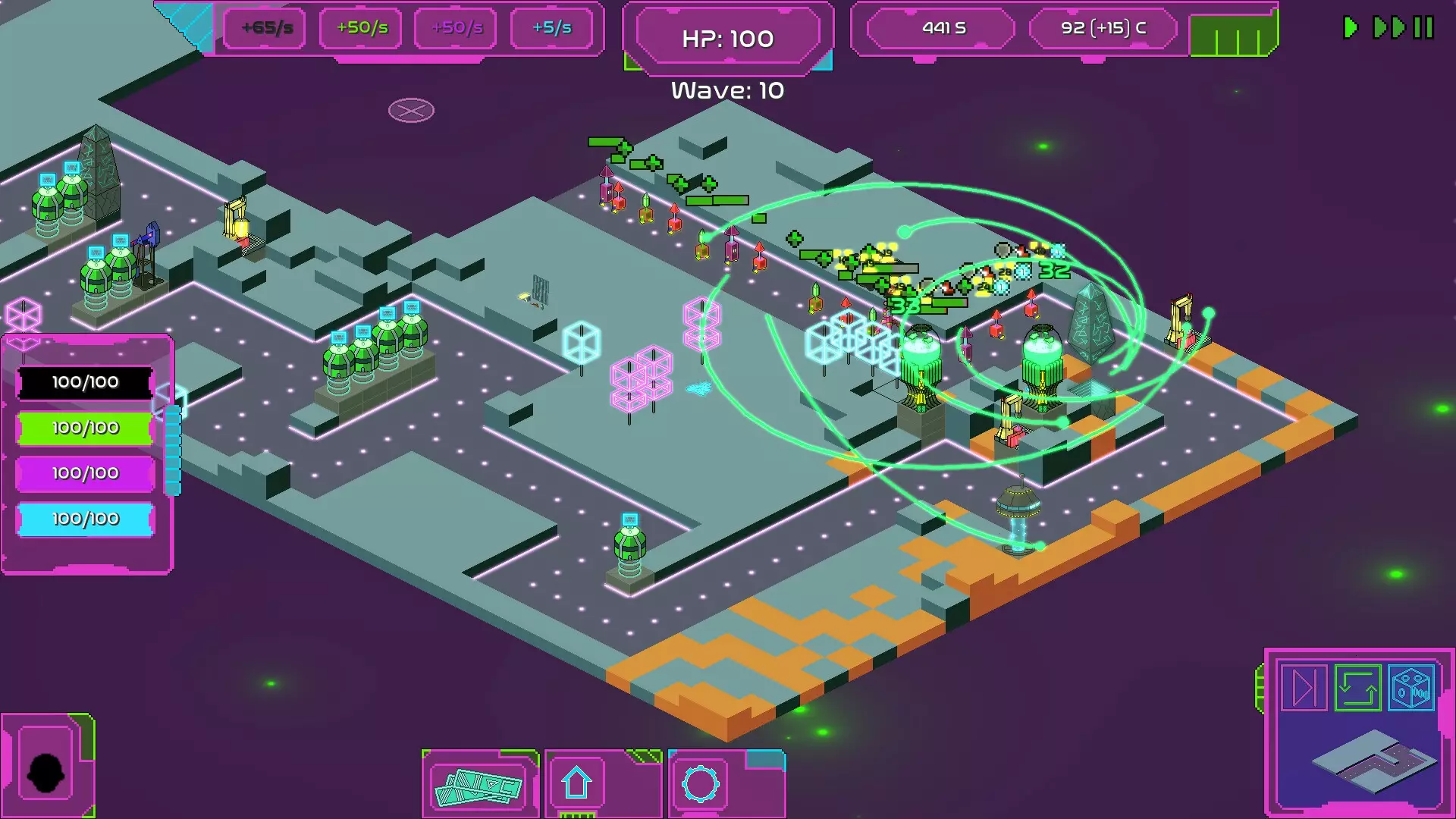Open the cards deck panel at bottom center
This screenshot has width=1456, height=819.
[479, 785]
